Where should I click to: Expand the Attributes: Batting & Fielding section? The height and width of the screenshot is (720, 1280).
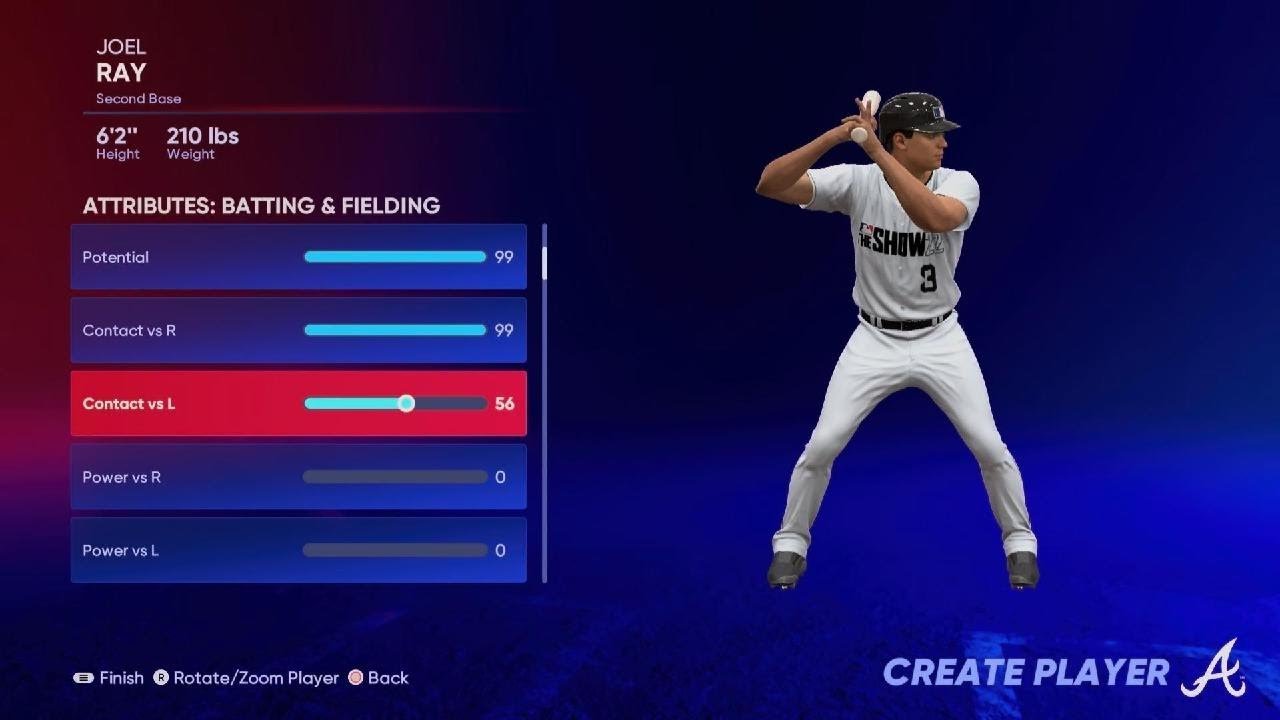(x=262, y=206)
